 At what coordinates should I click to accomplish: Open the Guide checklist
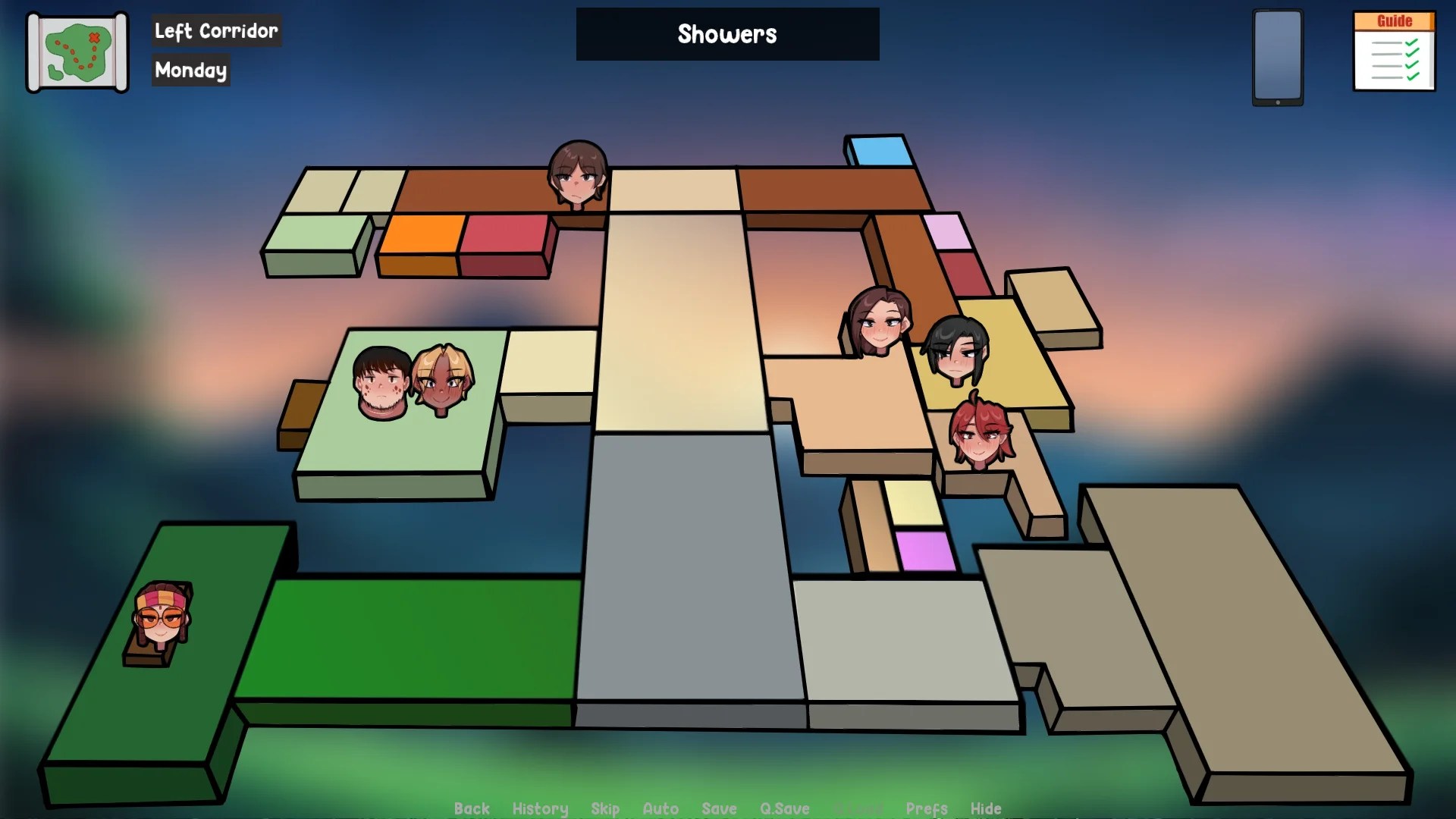coord(1394,52)
